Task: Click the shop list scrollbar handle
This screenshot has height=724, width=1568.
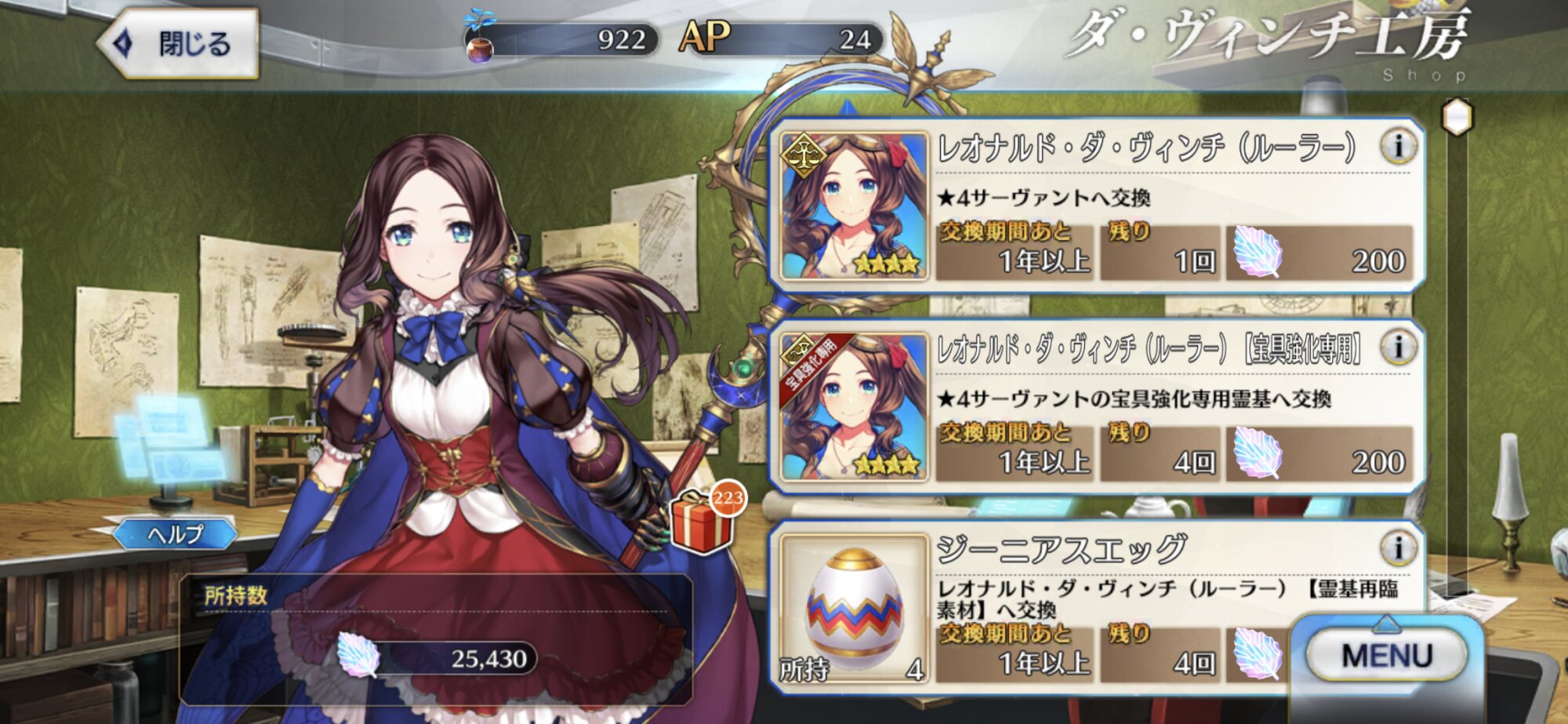Action: [x=1457, y=118]
